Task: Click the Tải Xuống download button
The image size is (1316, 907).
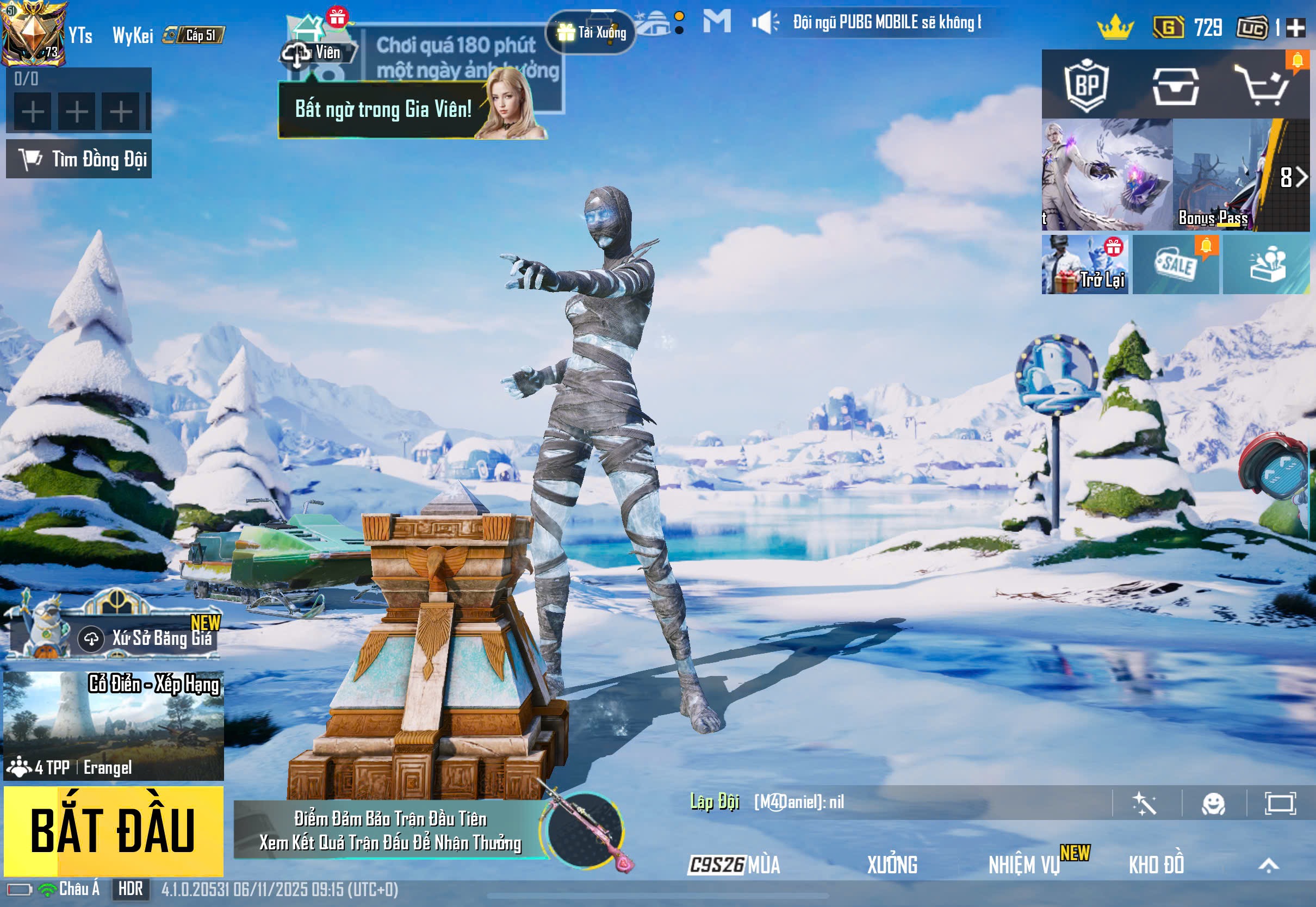Action: coord(591,33)
